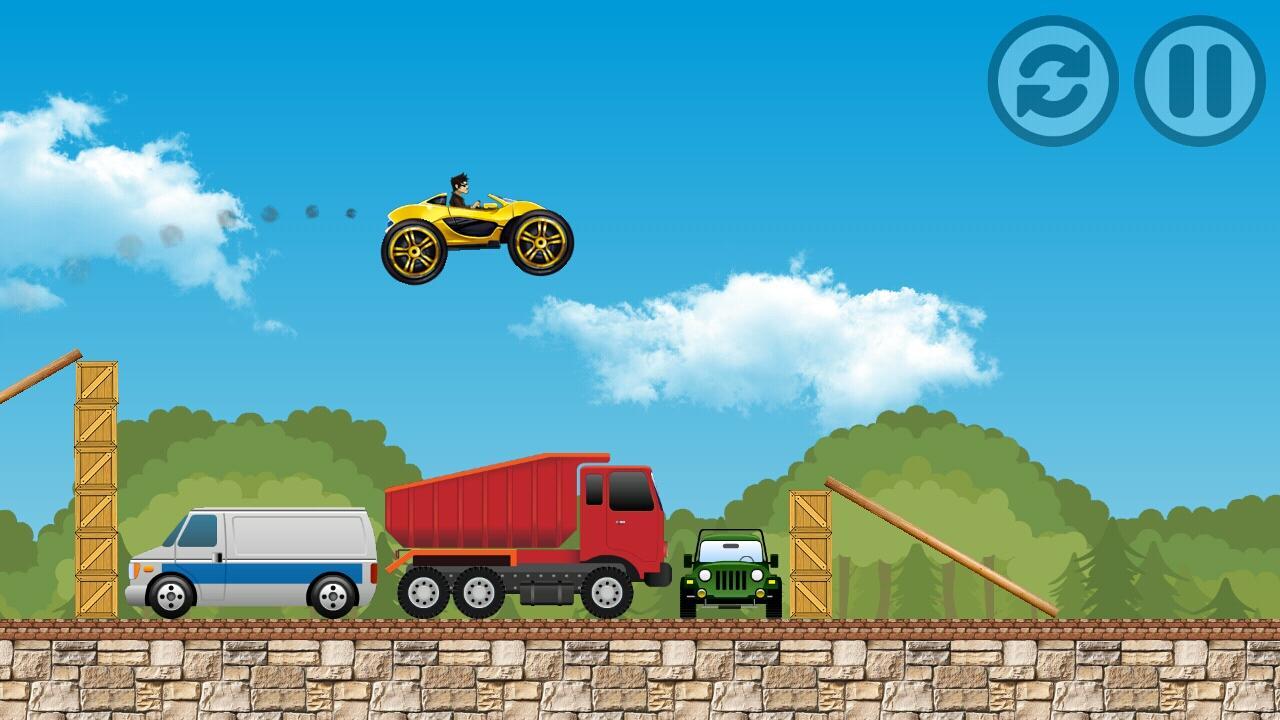This screenshot has height=720, width=1280.
Task: Click the jeep's windshield
Action: tap(728, 551)
